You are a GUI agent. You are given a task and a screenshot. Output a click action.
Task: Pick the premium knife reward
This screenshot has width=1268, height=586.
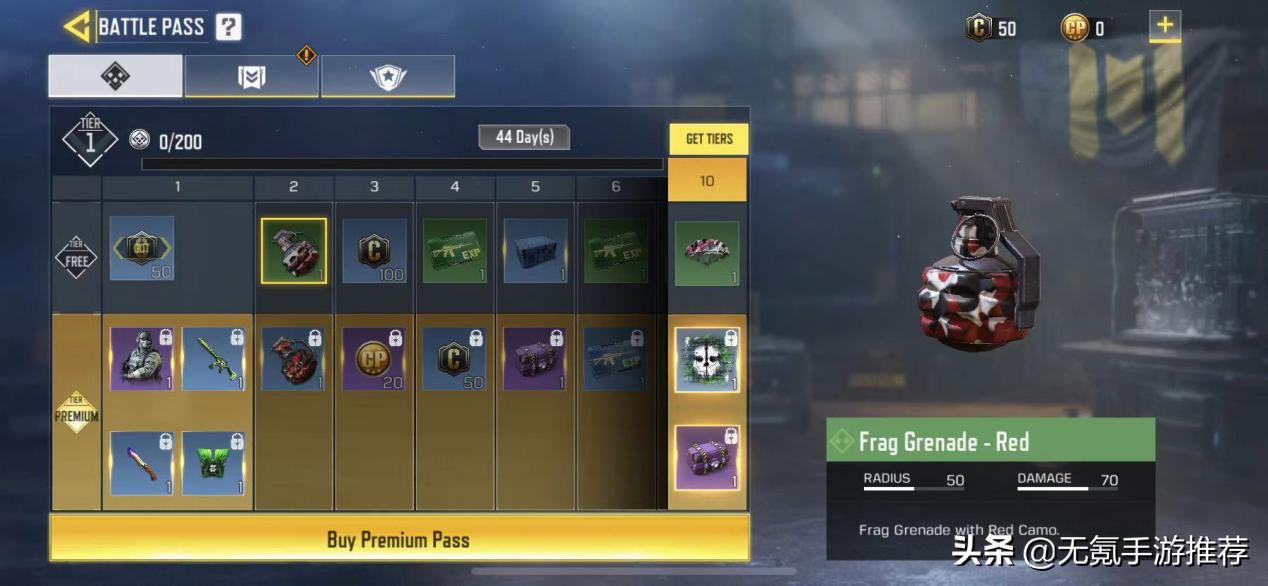142,463
